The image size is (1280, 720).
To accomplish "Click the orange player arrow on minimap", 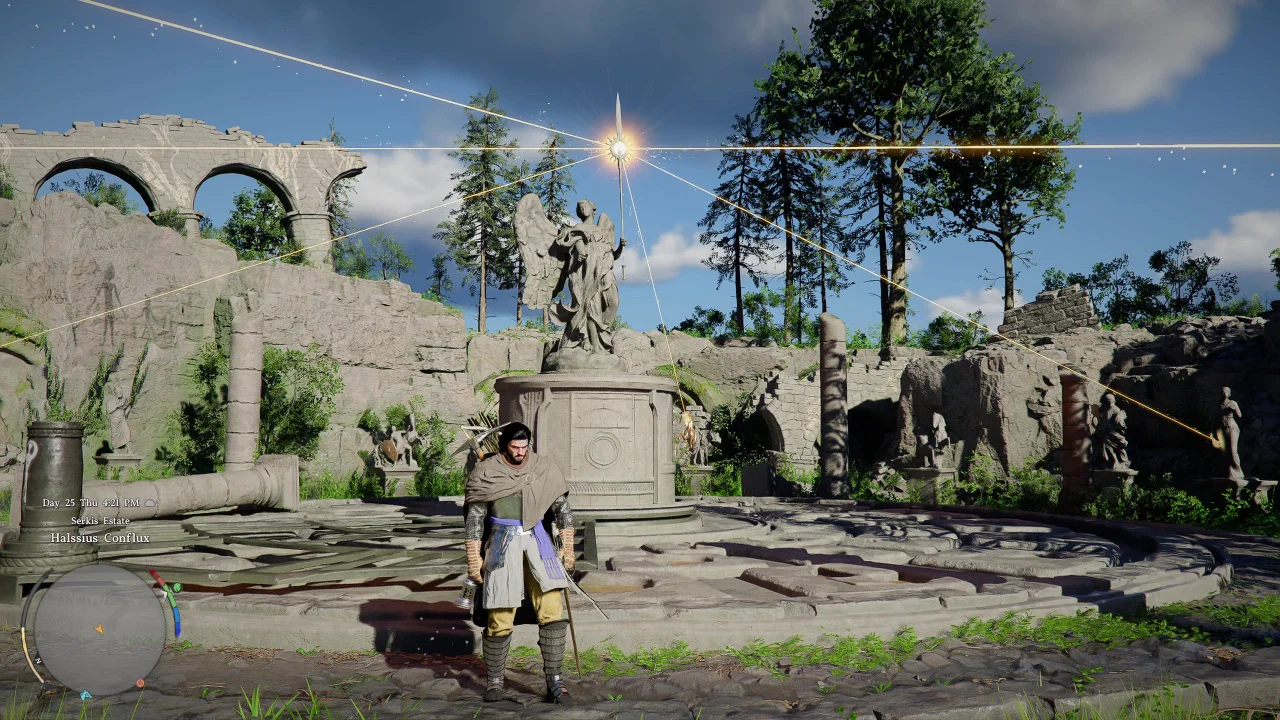I will tap(99, 629).
